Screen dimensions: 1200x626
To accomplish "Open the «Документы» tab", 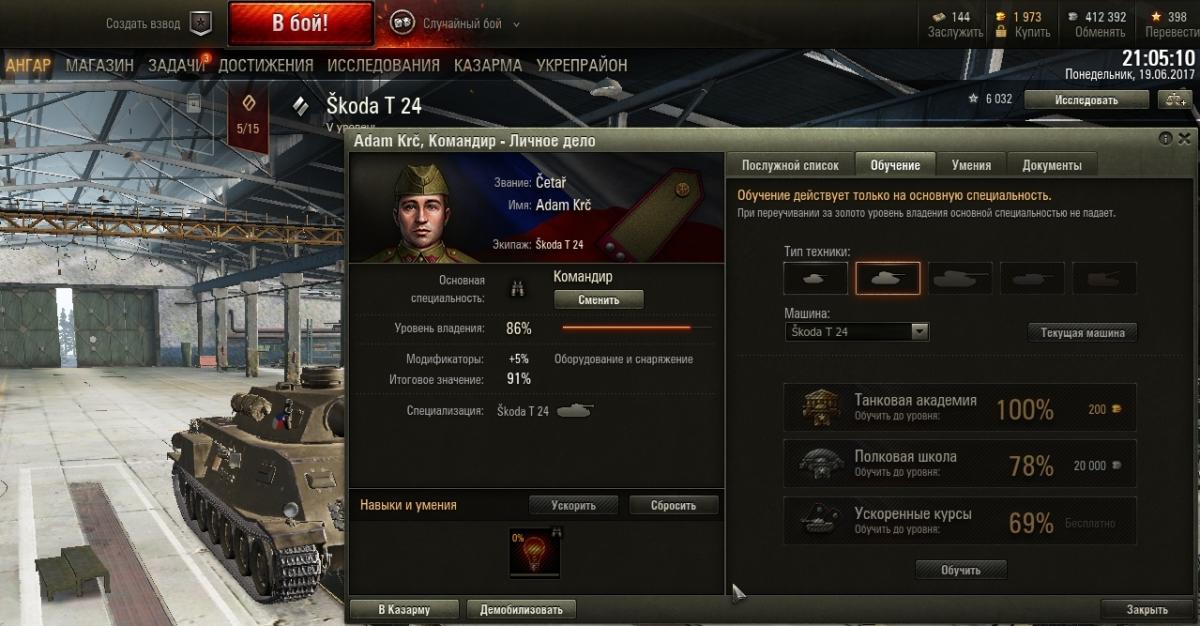I will 1051,165.
